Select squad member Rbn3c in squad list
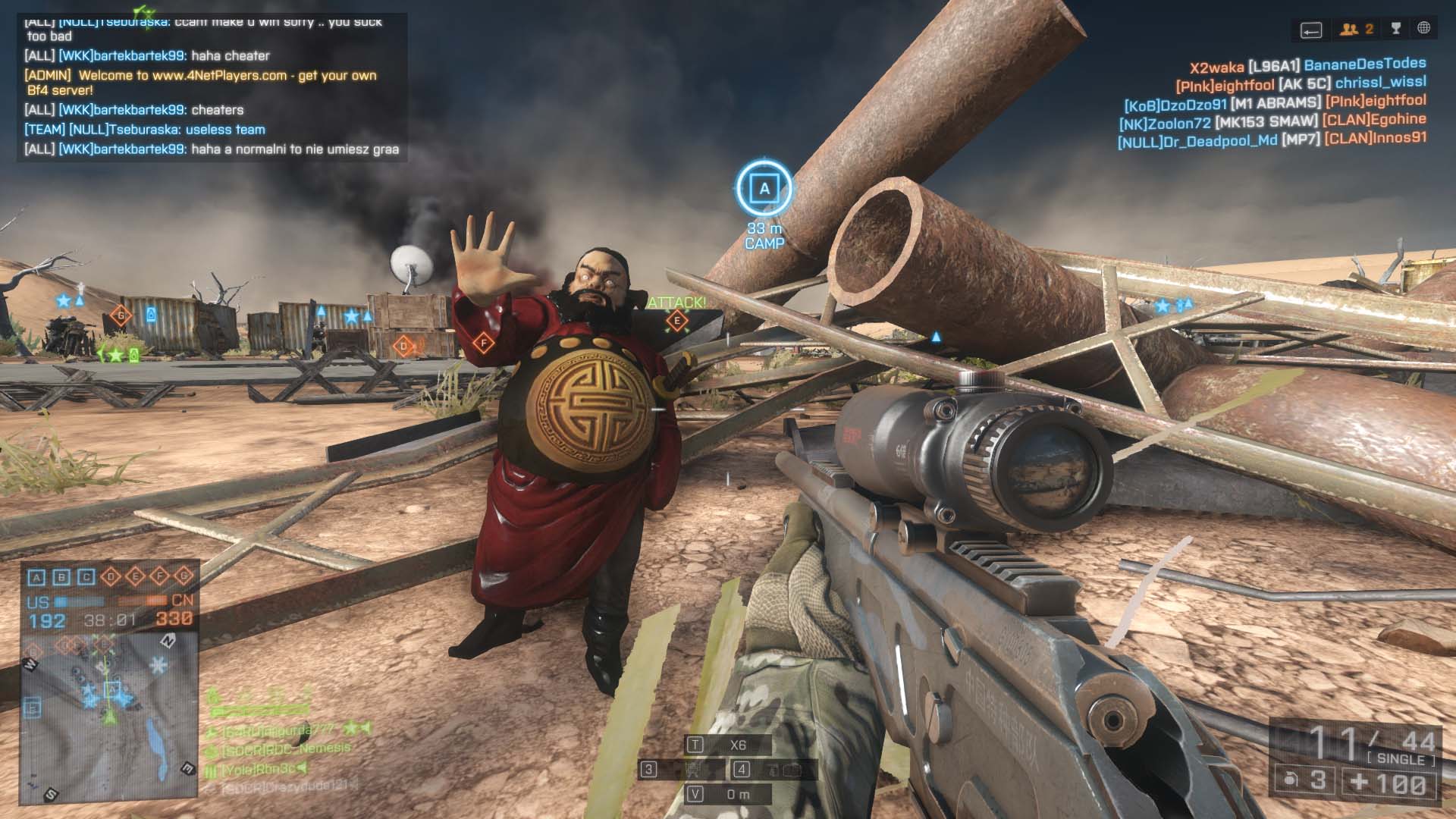The width and height of the screenshot is (1456, 819). pyautogui.click(x=257, y=769)
